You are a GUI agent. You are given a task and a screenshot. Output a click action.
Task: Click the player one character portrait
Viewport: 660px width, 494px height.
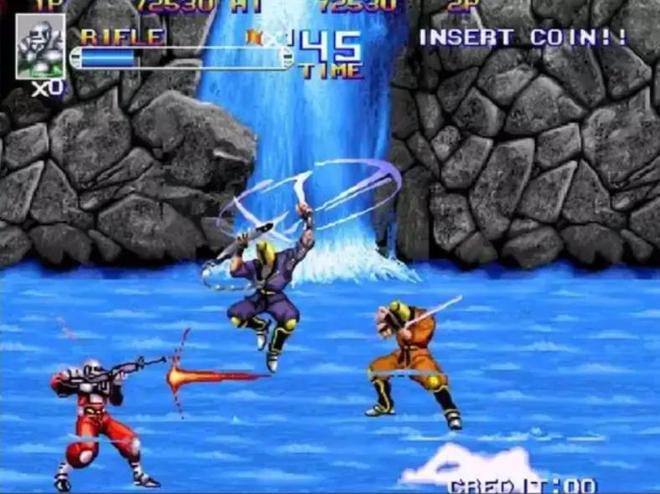click(x=41, y=47)
